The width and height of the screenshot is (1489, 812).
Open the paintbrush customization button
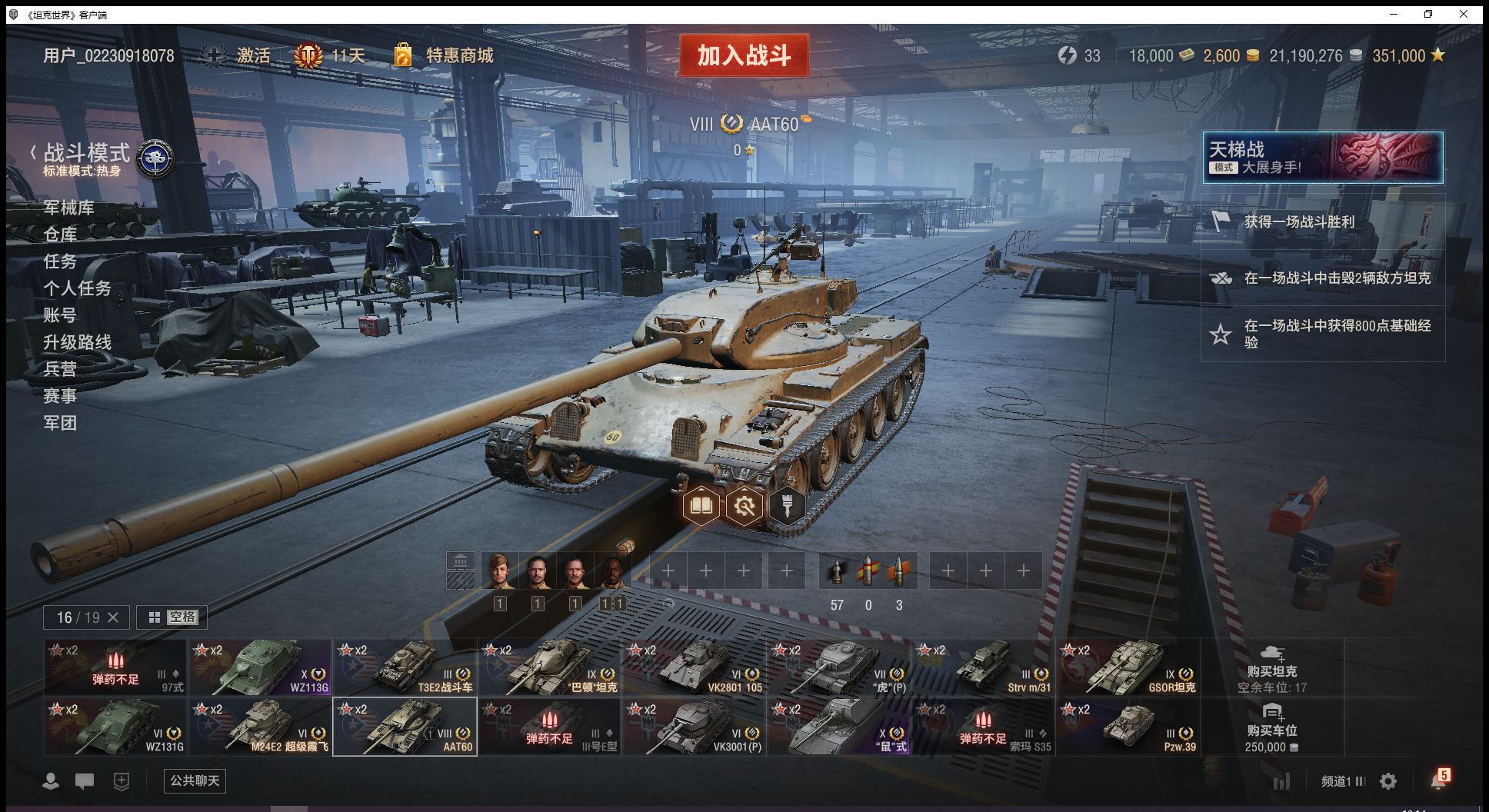[786, 506]
